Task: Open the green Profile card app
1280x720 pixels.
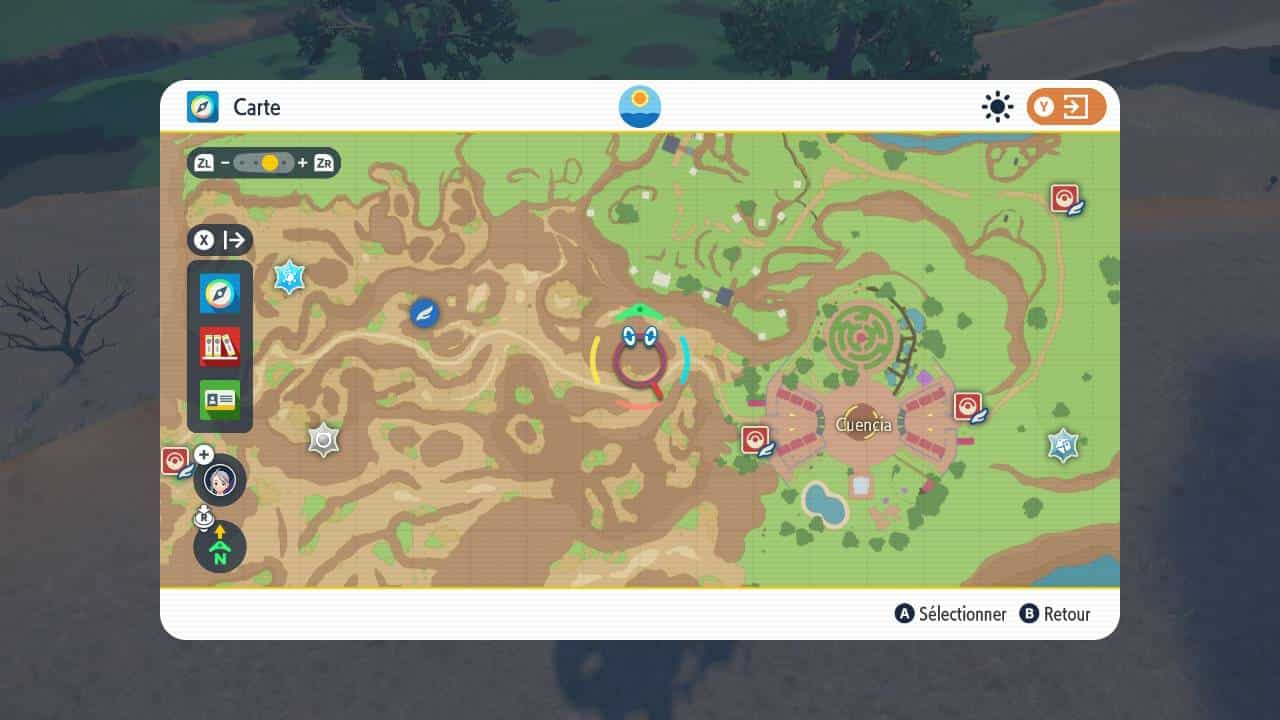Action: click(220, 400)
